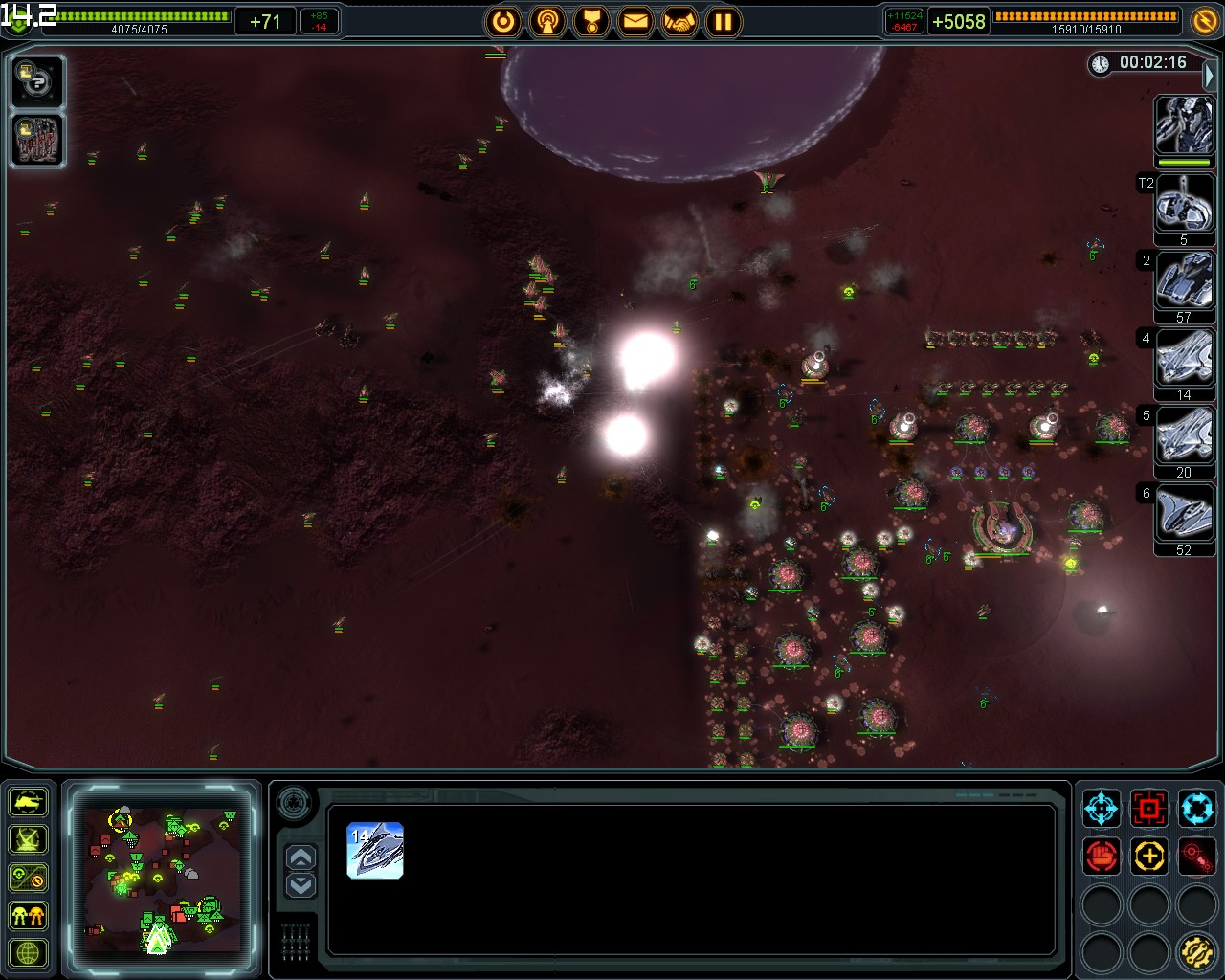1225x980 pixels.
Task: Click the queued unit thumbnail labeled 14
Action: pyautogui.click(x=375, y=852)
